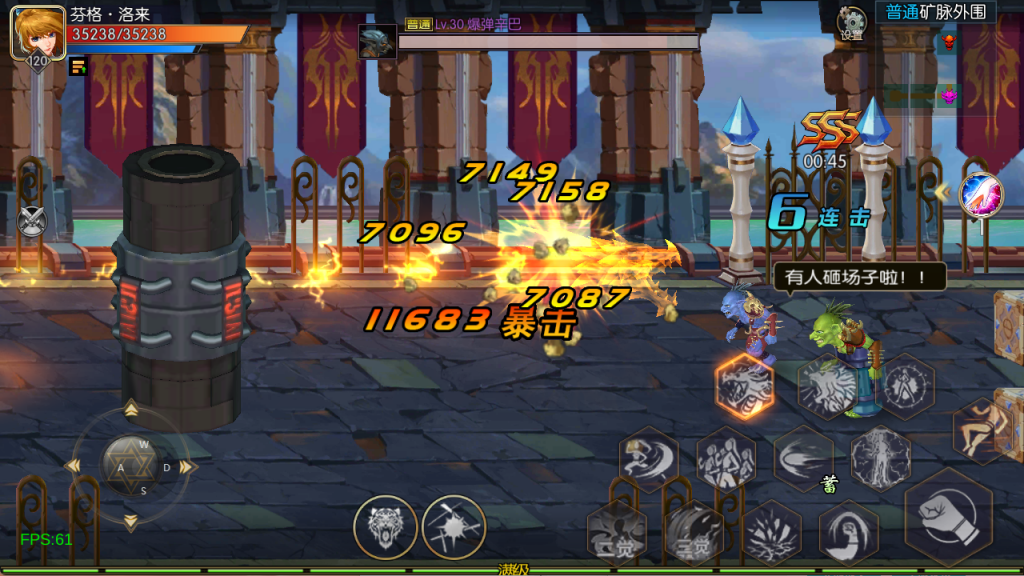This screenshot has width=1024, height=576.
Task: Activate the highlighted dragon head skill
Action: 745,385
